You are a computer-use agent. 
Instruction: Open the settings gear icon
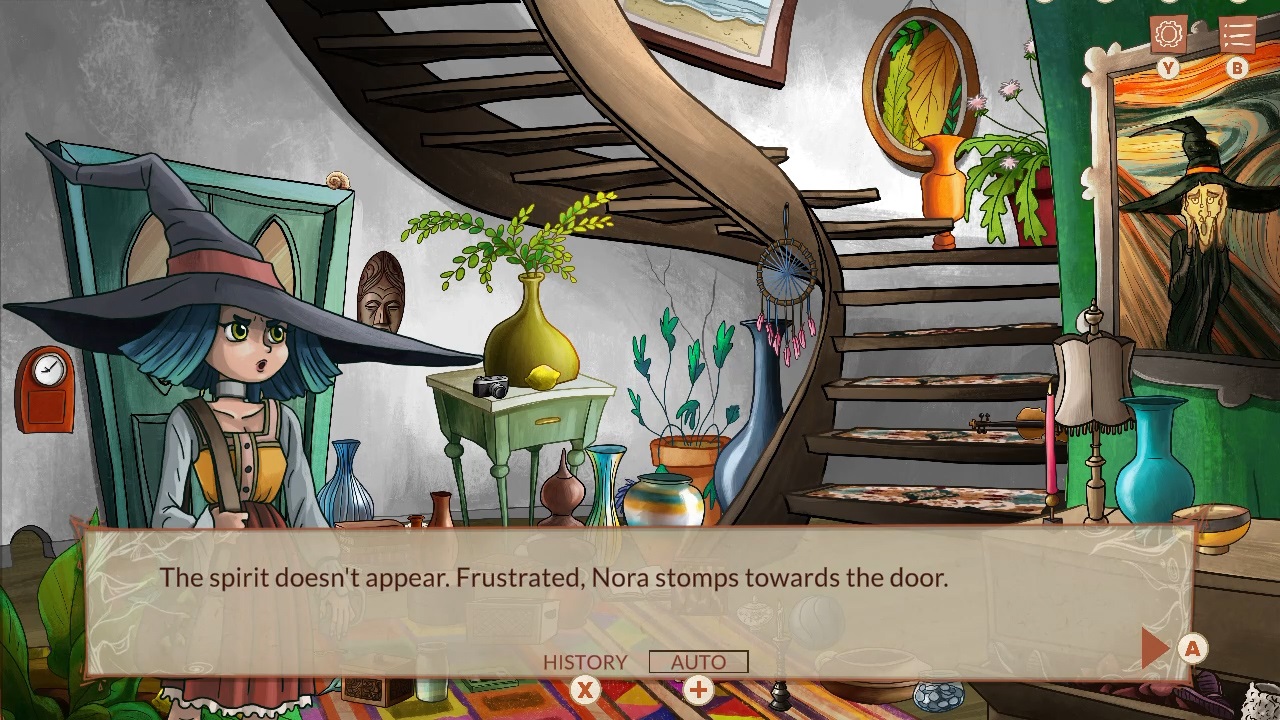point(1168,36)
